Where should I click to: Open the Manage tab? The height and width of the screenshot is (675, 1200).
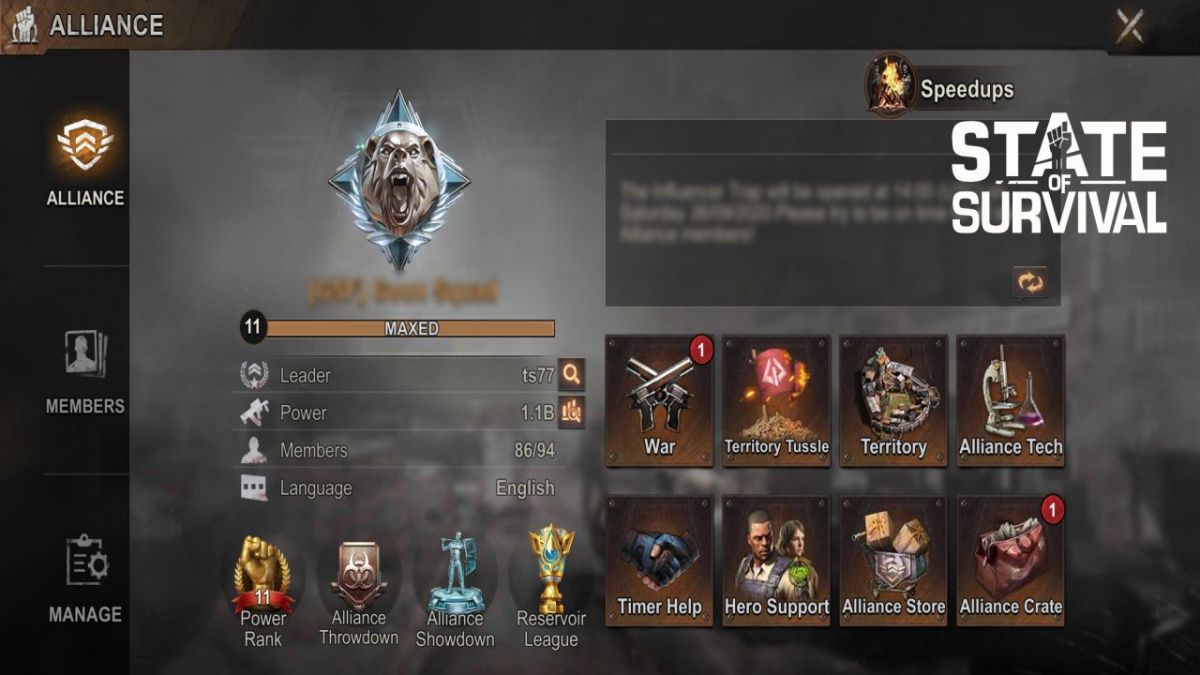click(85, 580)
